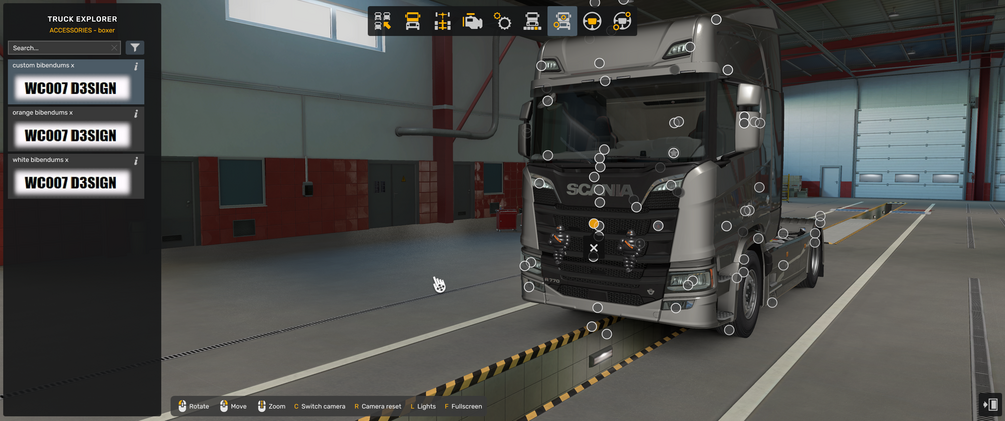Select the engine category icon
This screenshot has width=1005, height=421.
coord(472,21)
